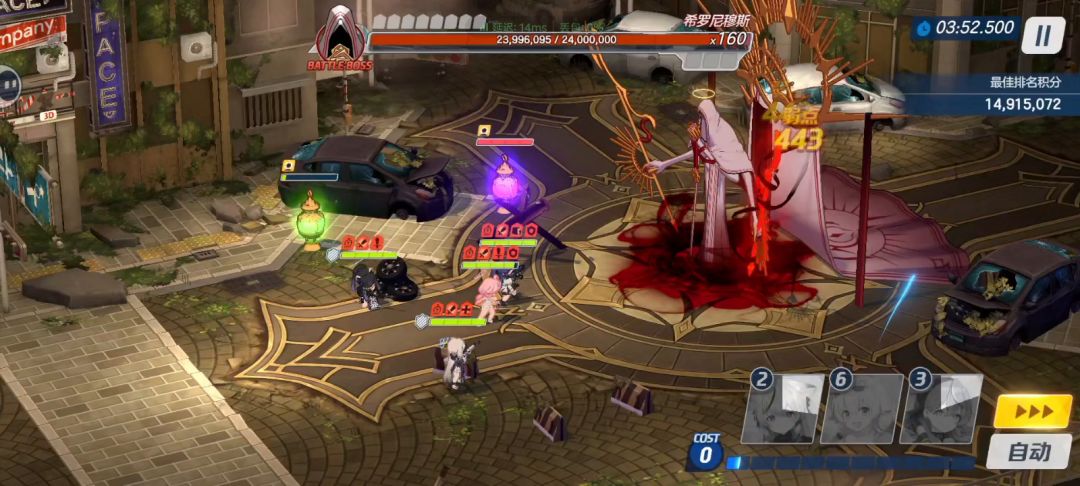This screenshot has width=1080, height=486.
Task: Pause the battle
Action: click(x=1043, y=36)
